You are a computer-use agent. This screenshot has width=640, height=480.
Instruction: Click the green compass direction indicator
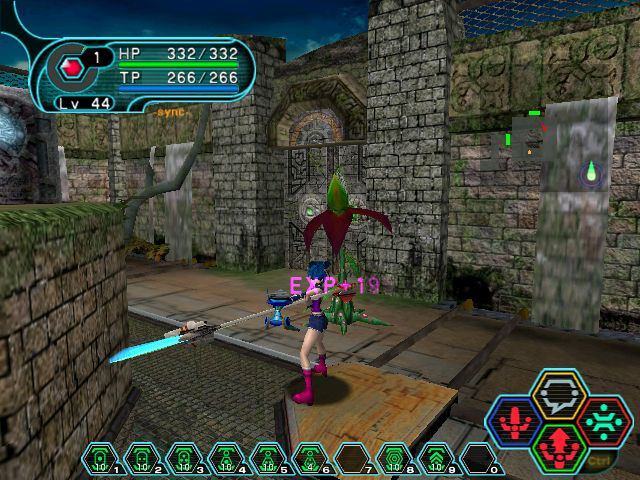coord(591,171)
